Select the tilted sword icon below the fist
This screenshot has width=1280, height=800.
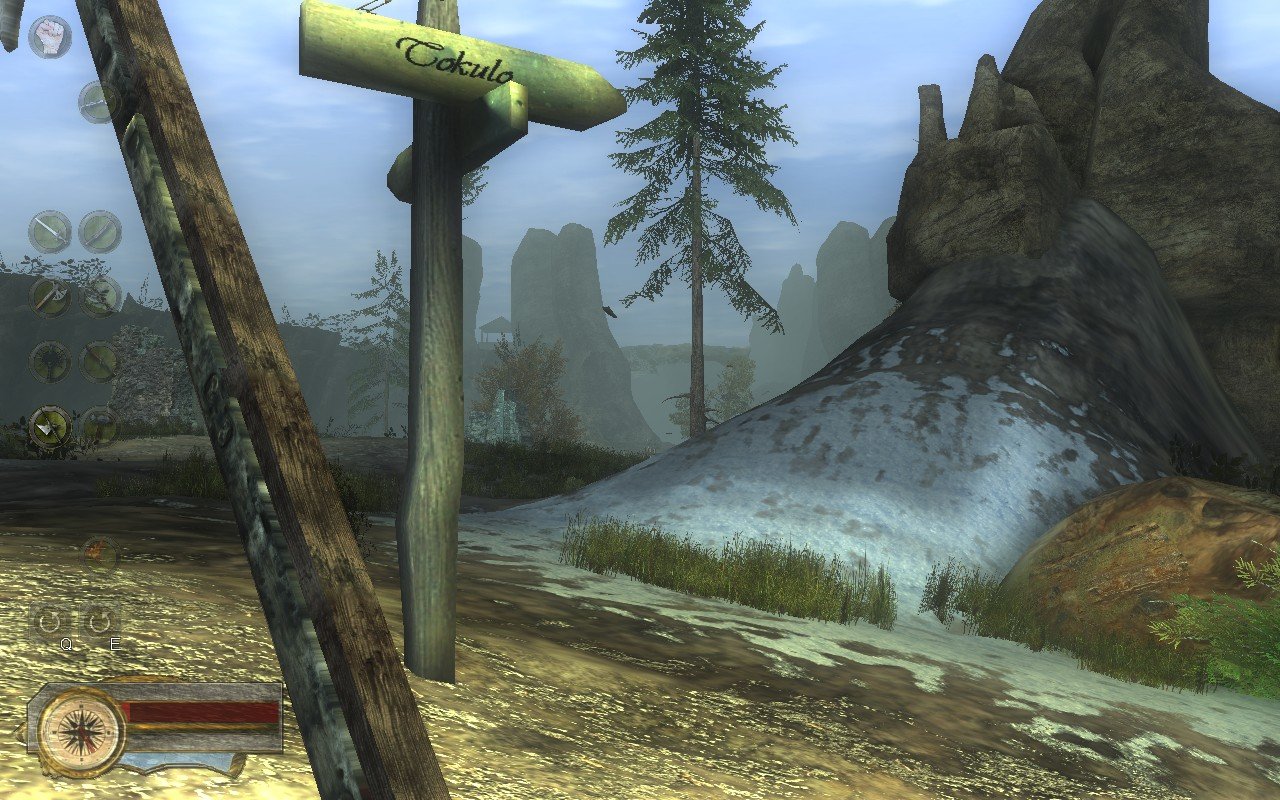coord(96,104)
